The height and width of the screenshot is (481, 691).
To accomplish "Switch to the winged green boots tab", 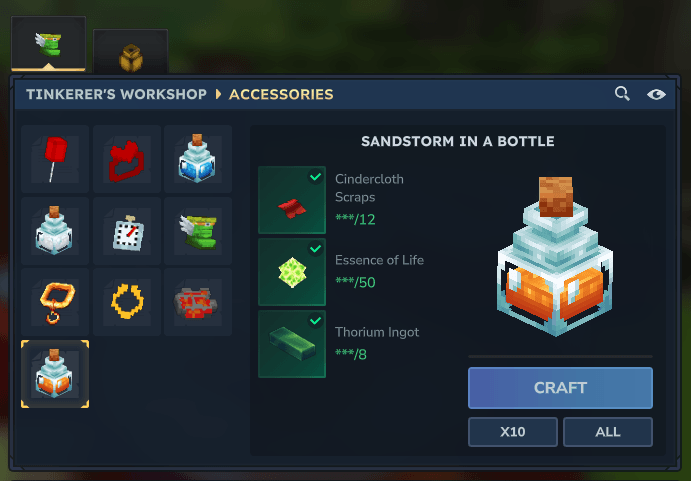I will pos(48,45).
